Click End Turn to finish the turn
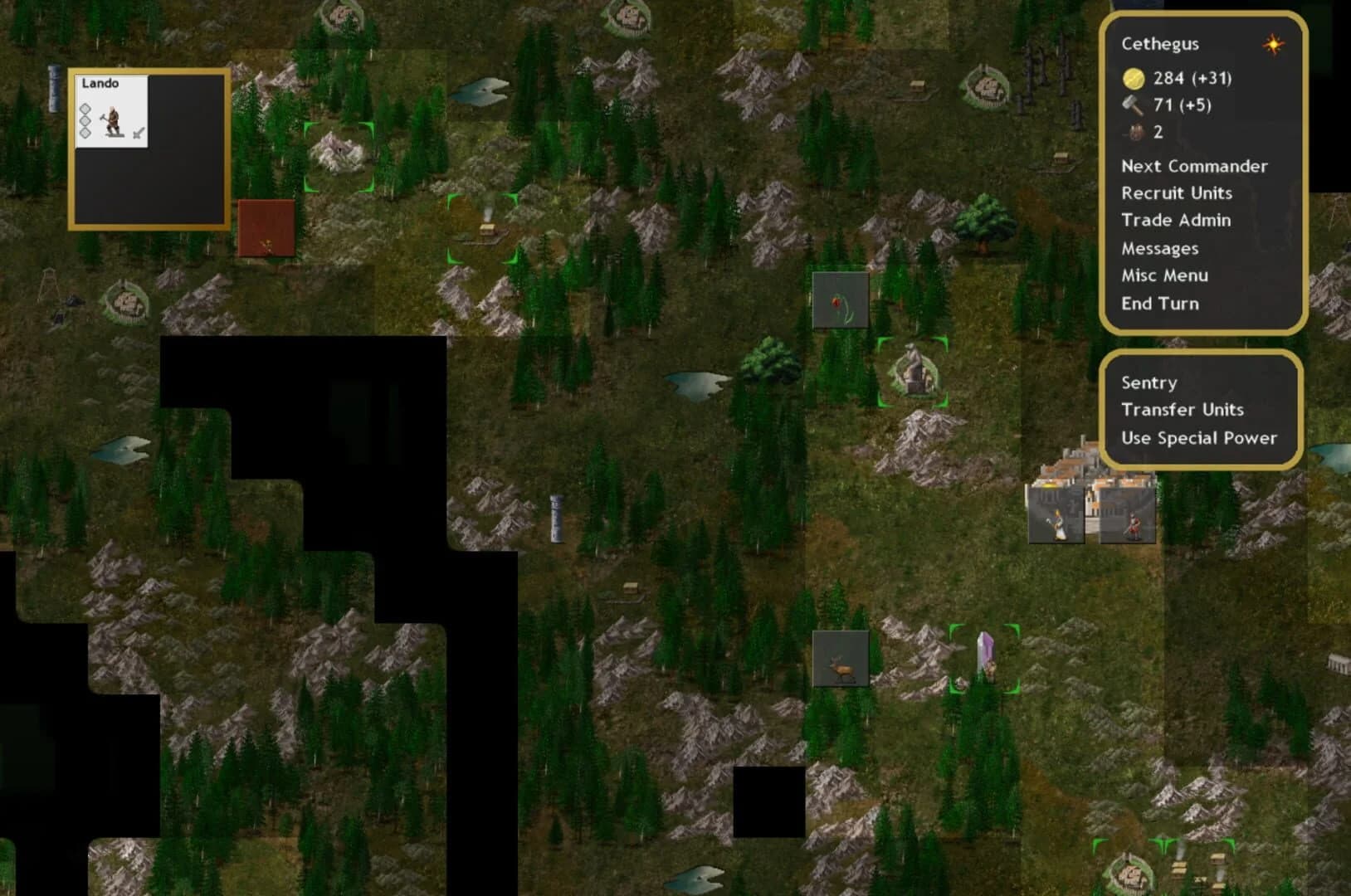The image size is (1351, 896). click(x=1159, y=303)
